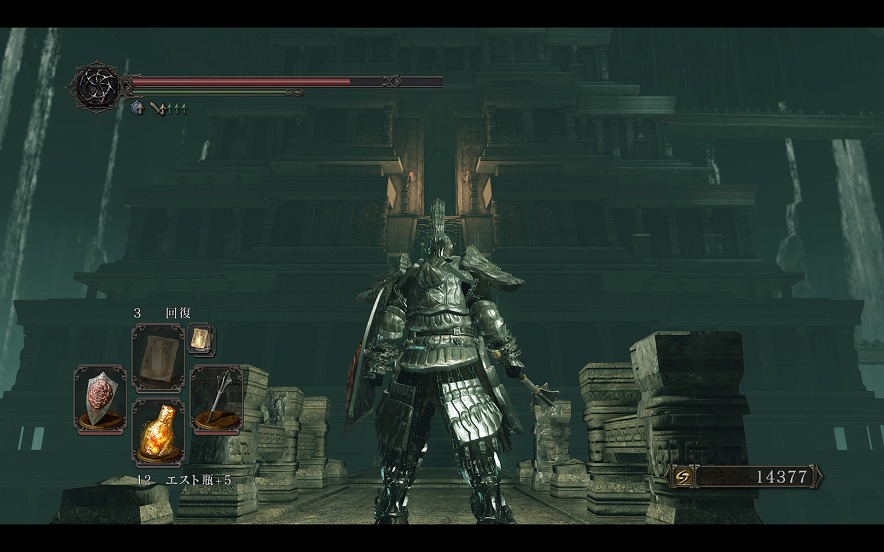Click the sword with green arrows buff icon
This screenshot has height=552, width=884.
point(158,107)
